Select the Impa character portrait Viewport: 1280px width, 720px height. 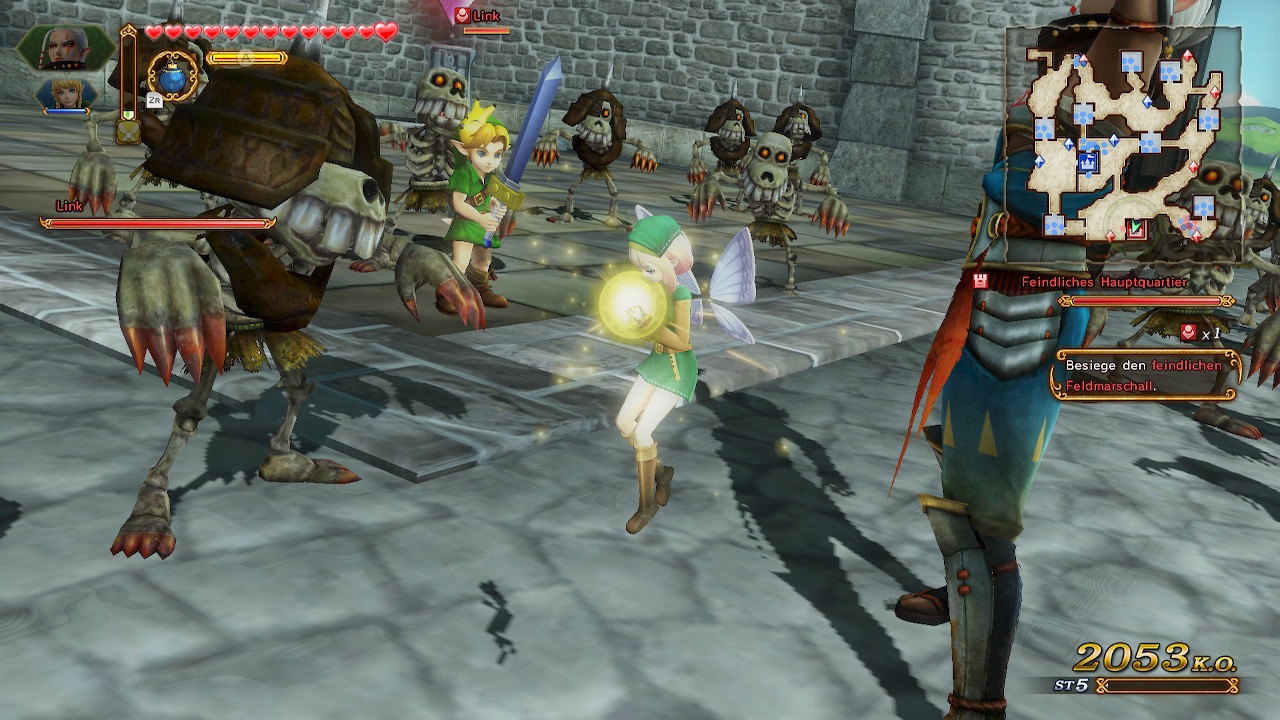(64, 47)
